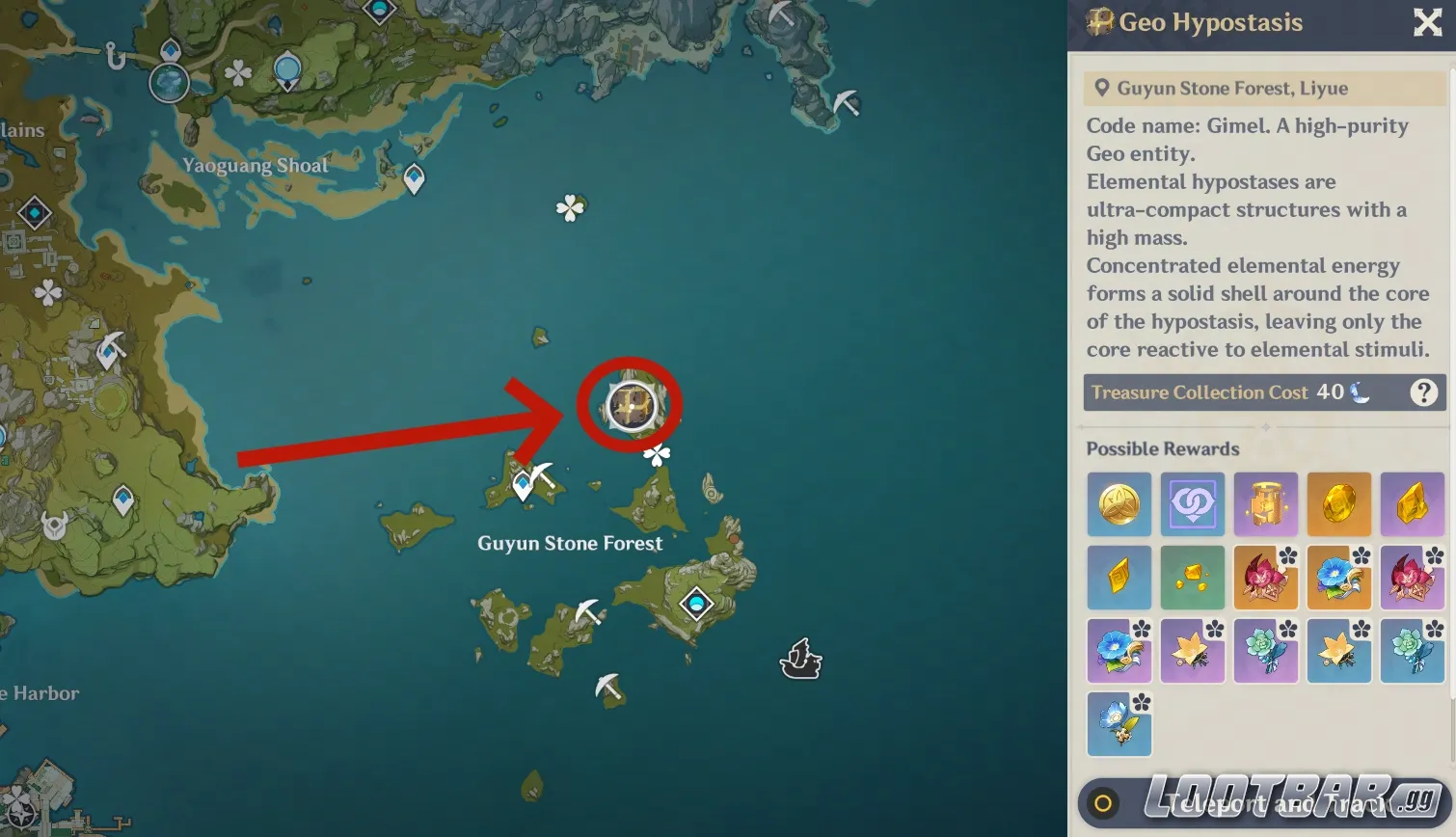The width and height of the screenshot is (1456, 837).
Task: Choose the teleport waypoint near Yaoguang Shoal
Action: tap(414, 178)
